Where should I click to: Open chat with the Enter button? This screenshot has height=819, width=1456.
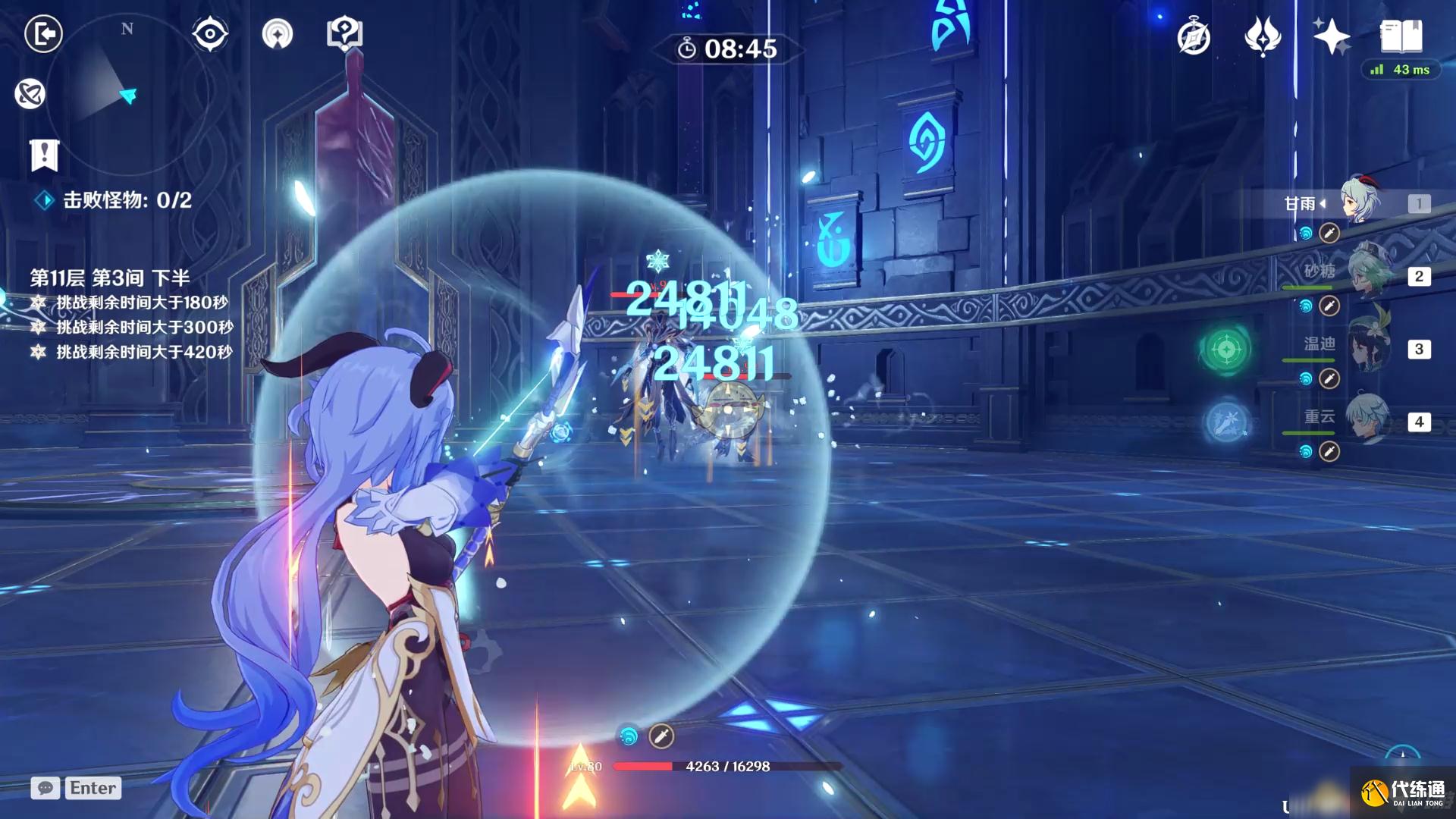pos(93,788)
